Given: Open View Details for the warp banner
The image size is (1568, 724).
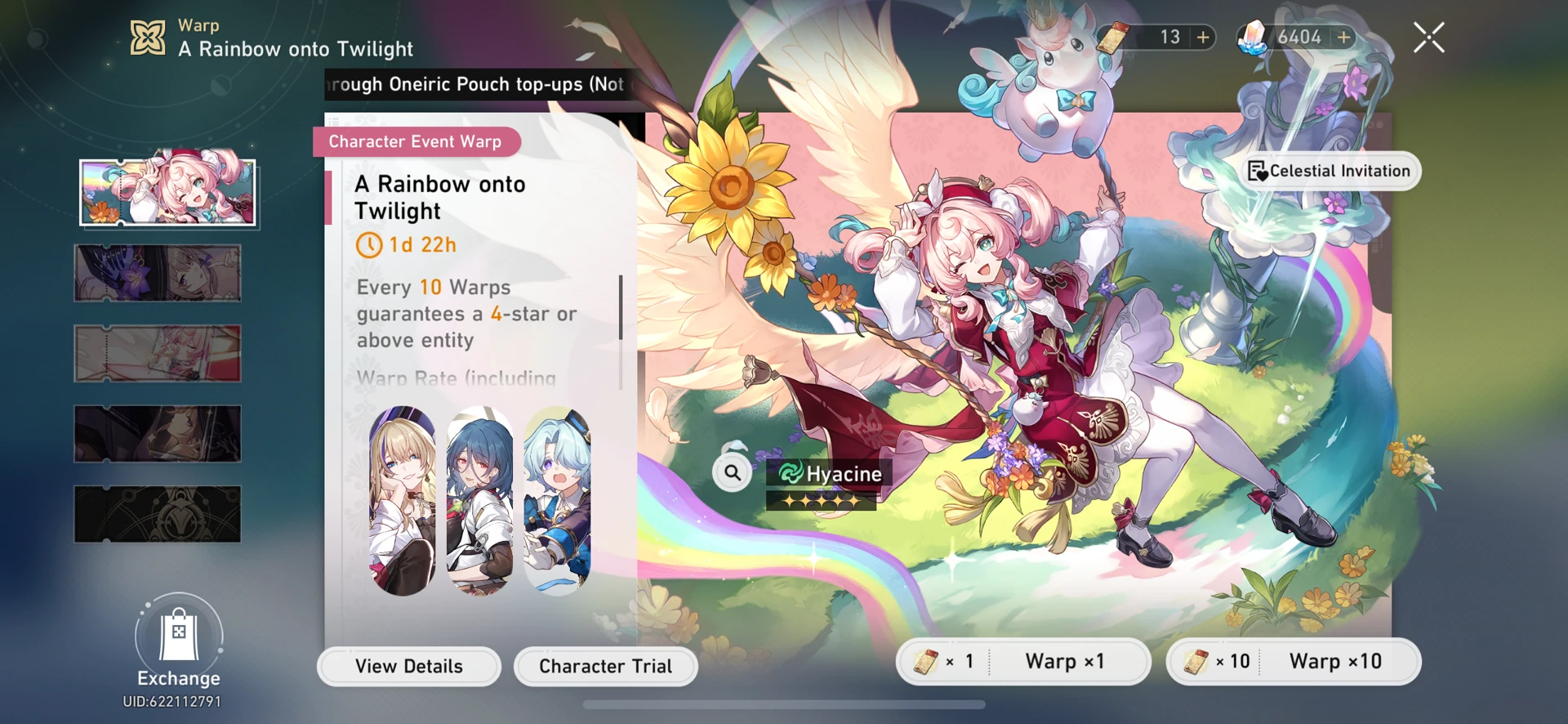Looking at the screenshot, I should [x=408, y=666].
